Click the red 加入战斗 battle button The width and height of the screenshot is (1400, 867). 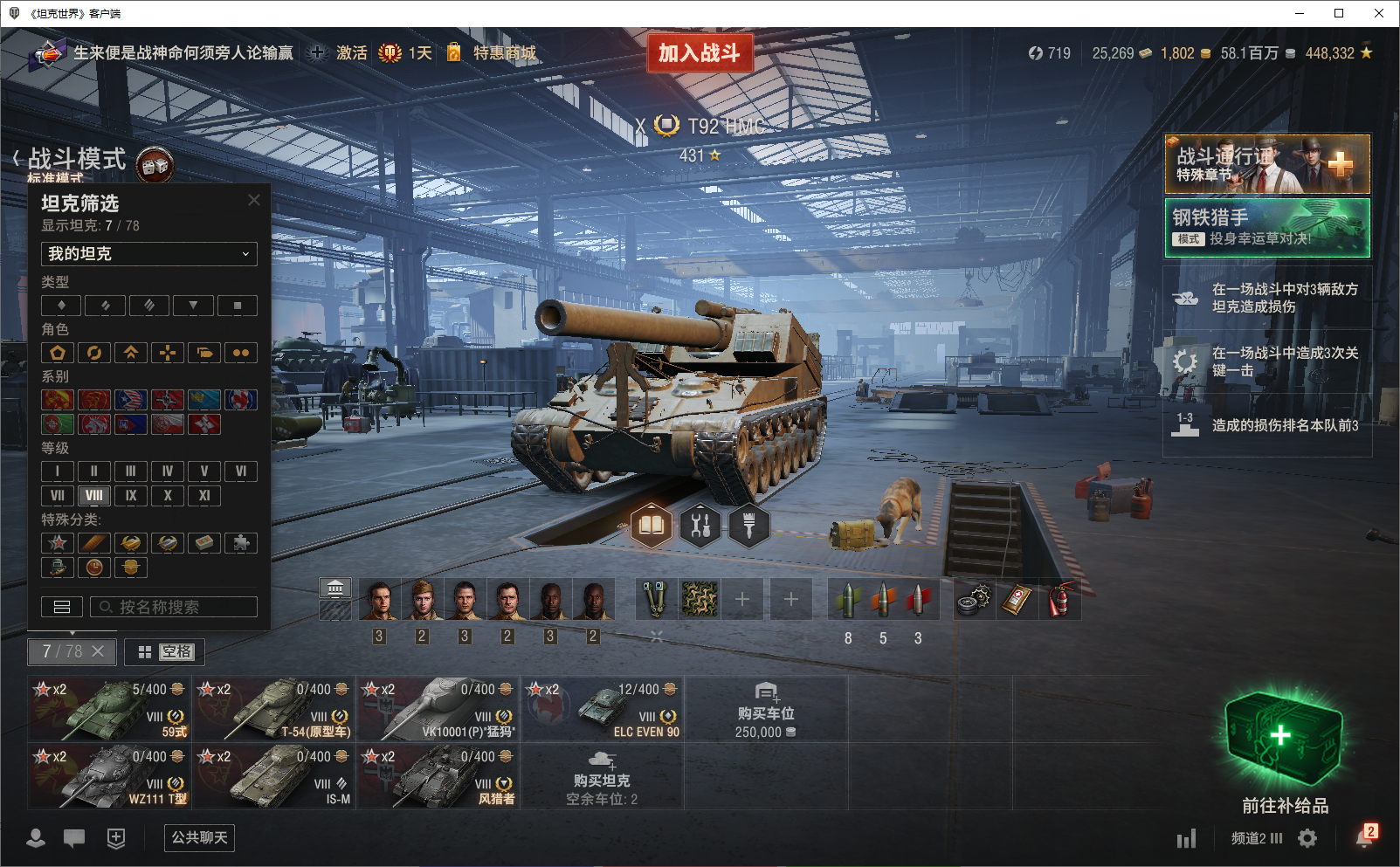click(x=700, y=53)
